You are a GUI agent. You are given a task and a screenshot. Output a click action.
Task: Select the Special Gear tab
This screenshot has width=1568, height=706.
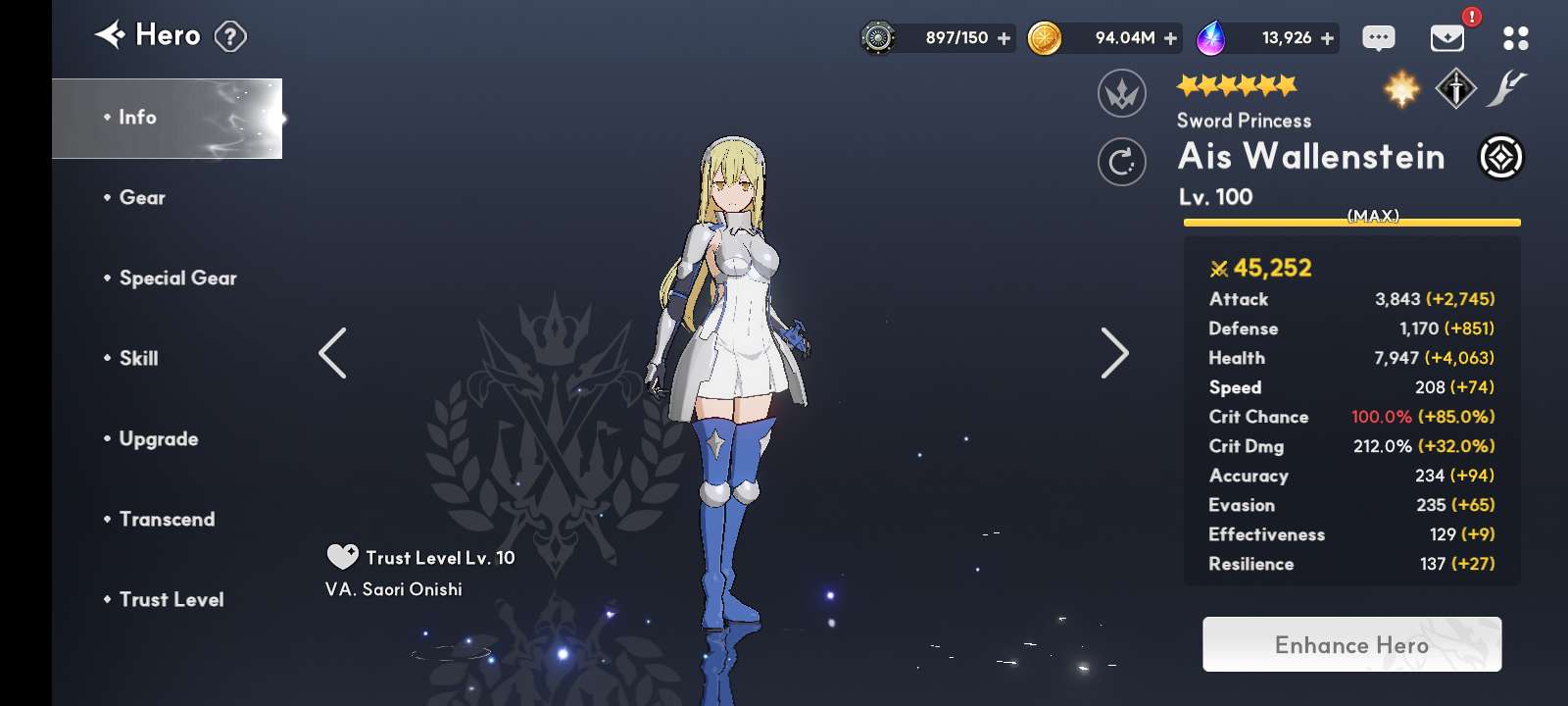(177, 278)
